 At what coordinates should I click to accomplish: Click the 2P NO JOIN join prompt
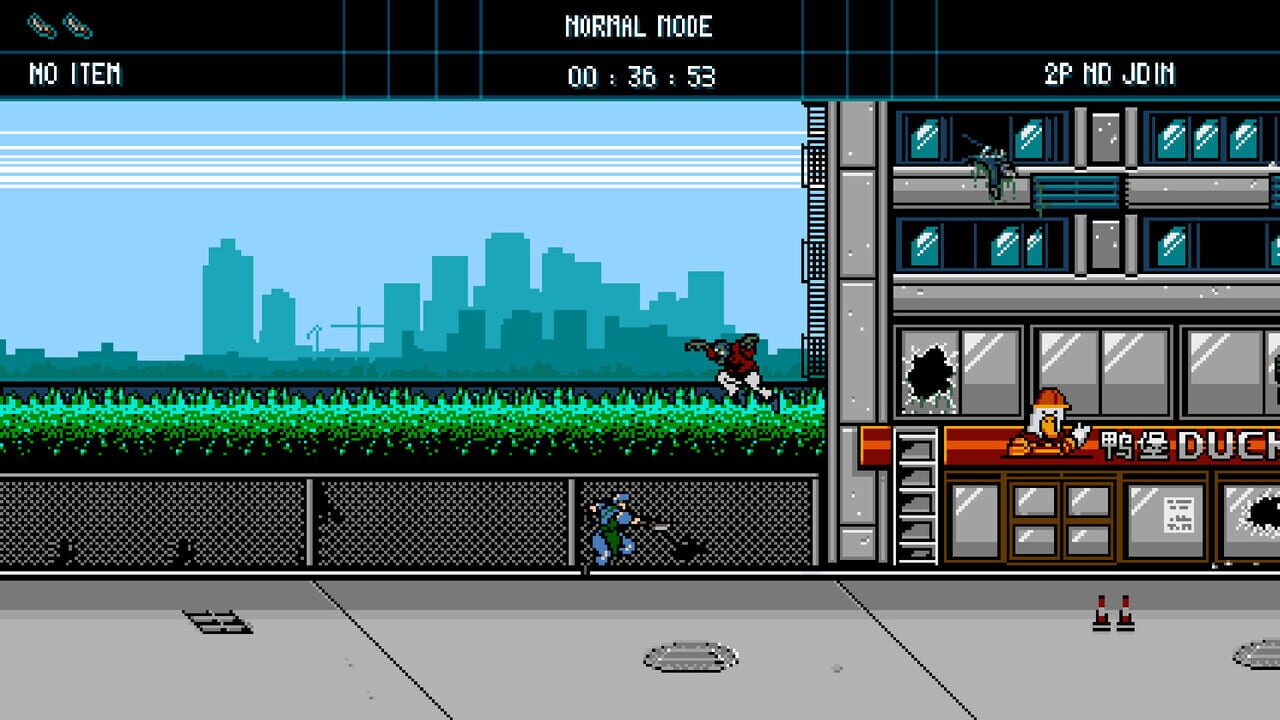coord(1108,73)
